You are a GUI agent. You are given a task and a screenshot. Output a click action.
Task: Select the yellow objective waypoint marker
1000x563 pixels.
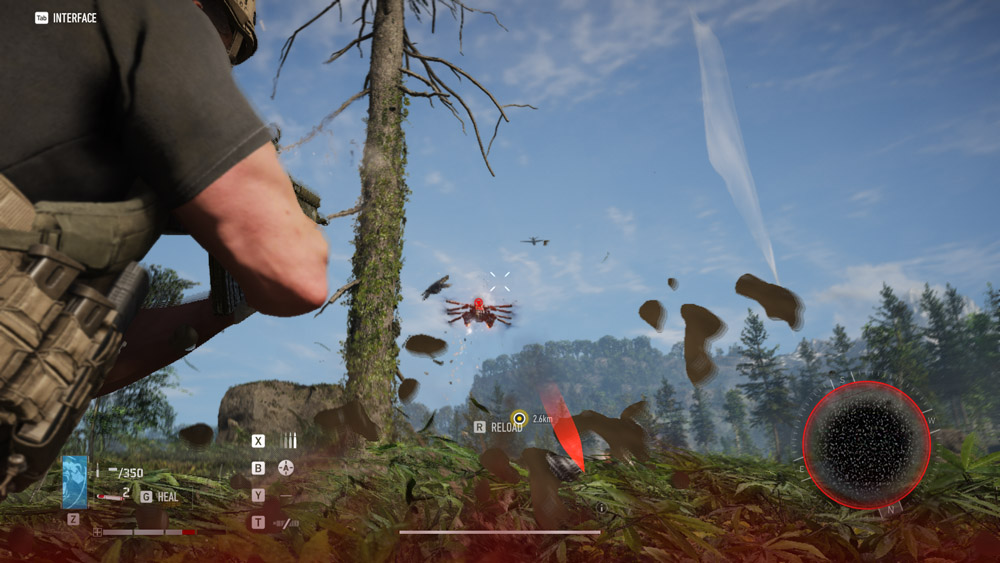tap(518, 418)
